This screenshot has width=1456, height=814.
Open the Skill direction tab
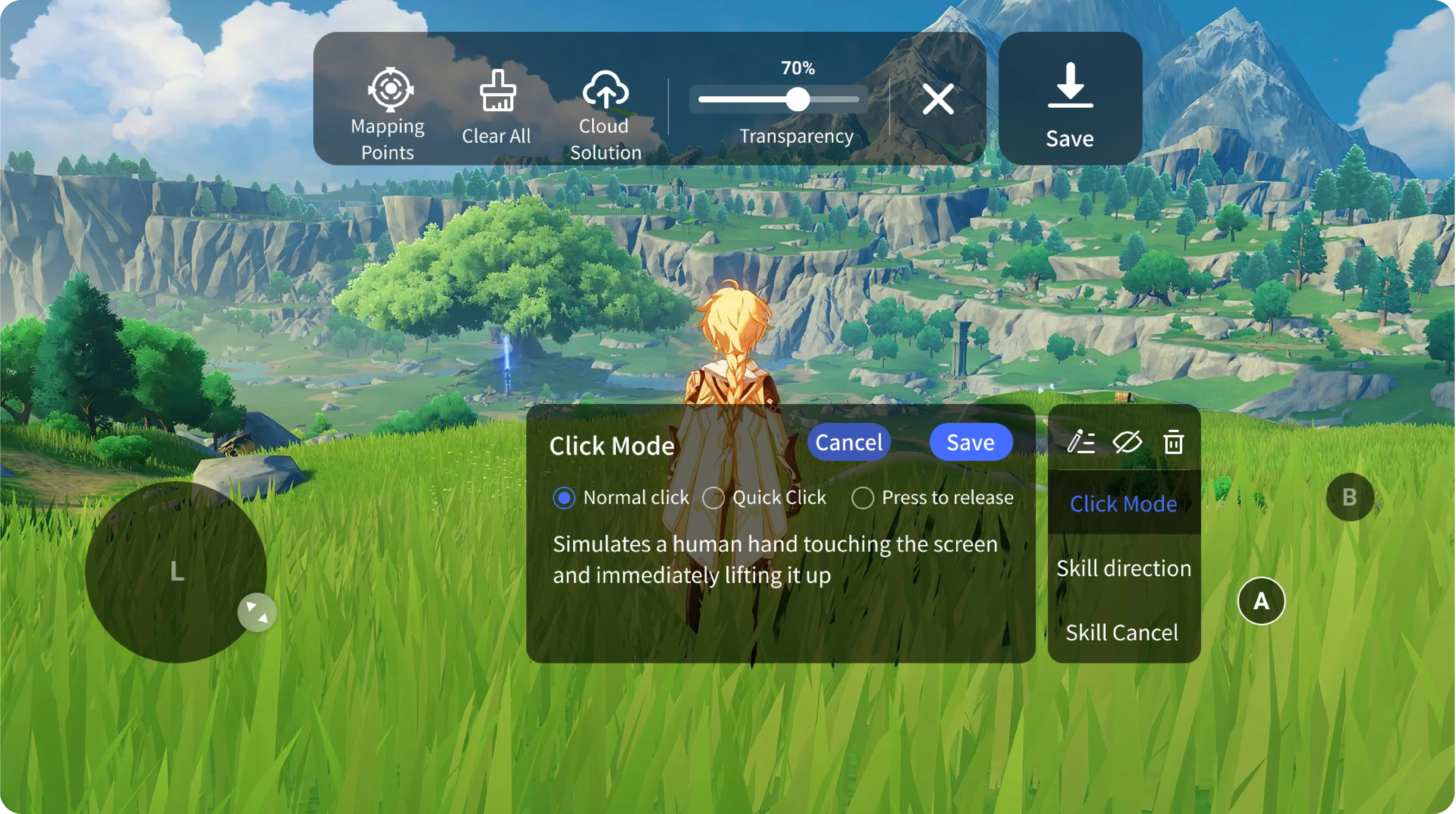[1124, 568]
